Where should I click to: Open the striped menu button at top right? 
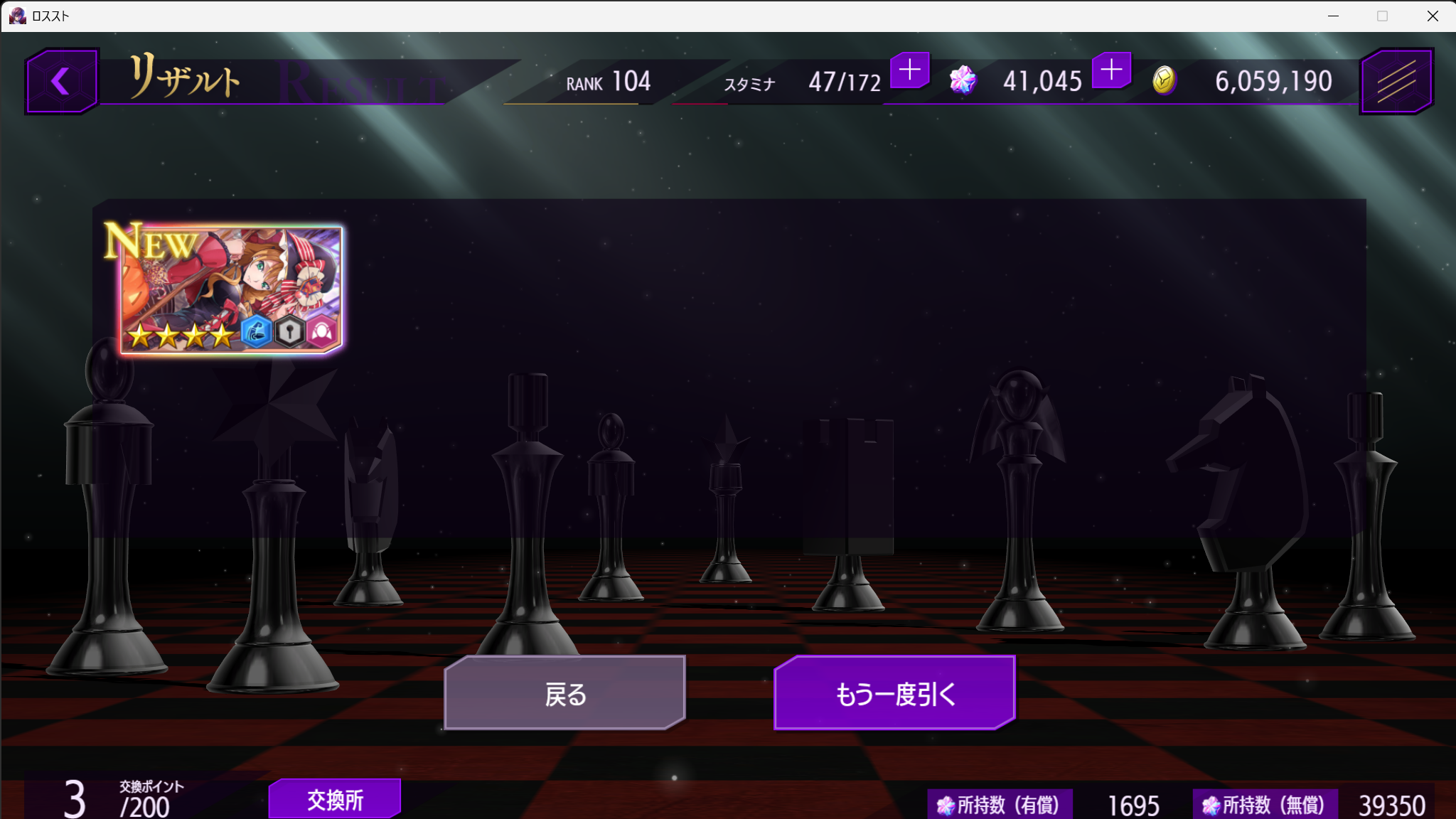pos(1396,81)
